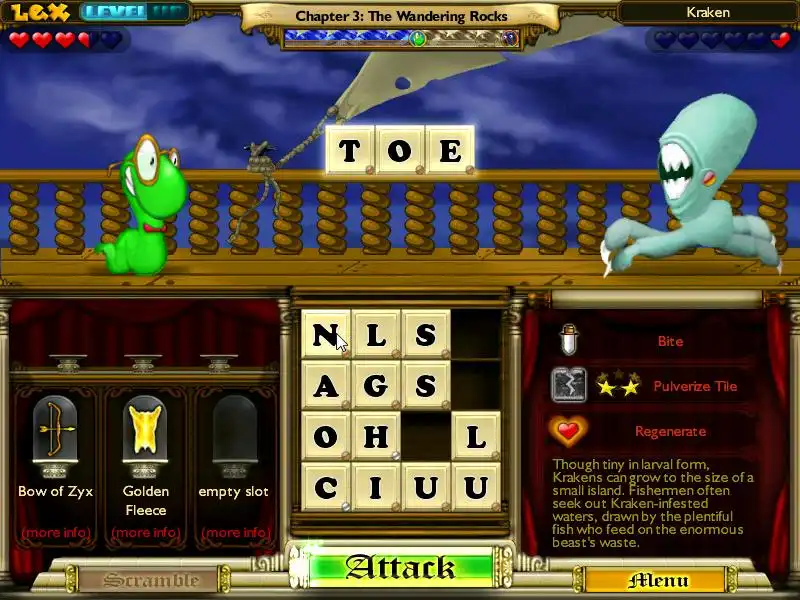Viewport: 800px width, 600px height.
Task: Remove the E tile from the spelled word
Action: coord(450,150)
